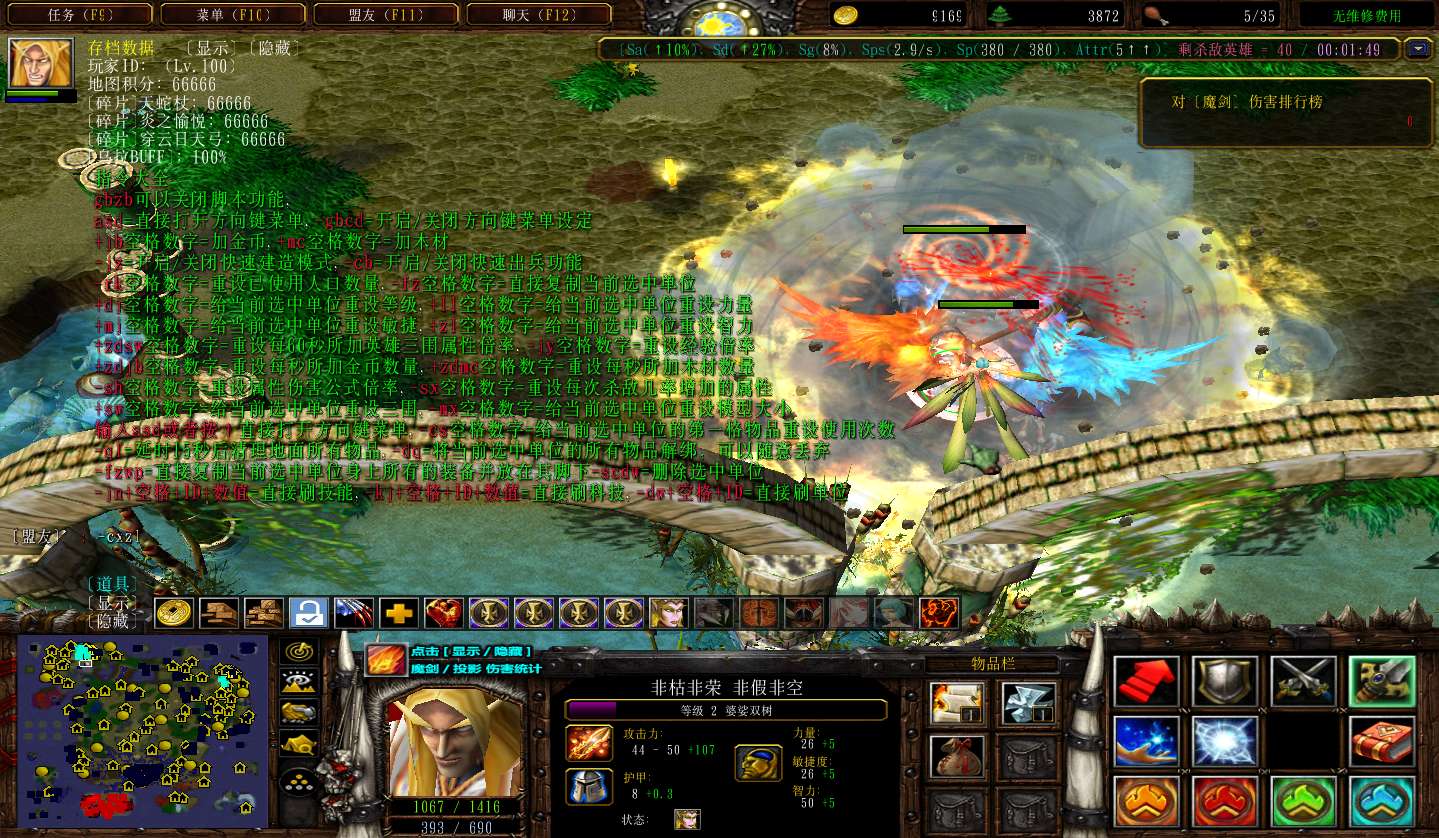The image size is (1439, 838).
Task: Cast the blue glowing hand spell
Action: pos(1146,741)
